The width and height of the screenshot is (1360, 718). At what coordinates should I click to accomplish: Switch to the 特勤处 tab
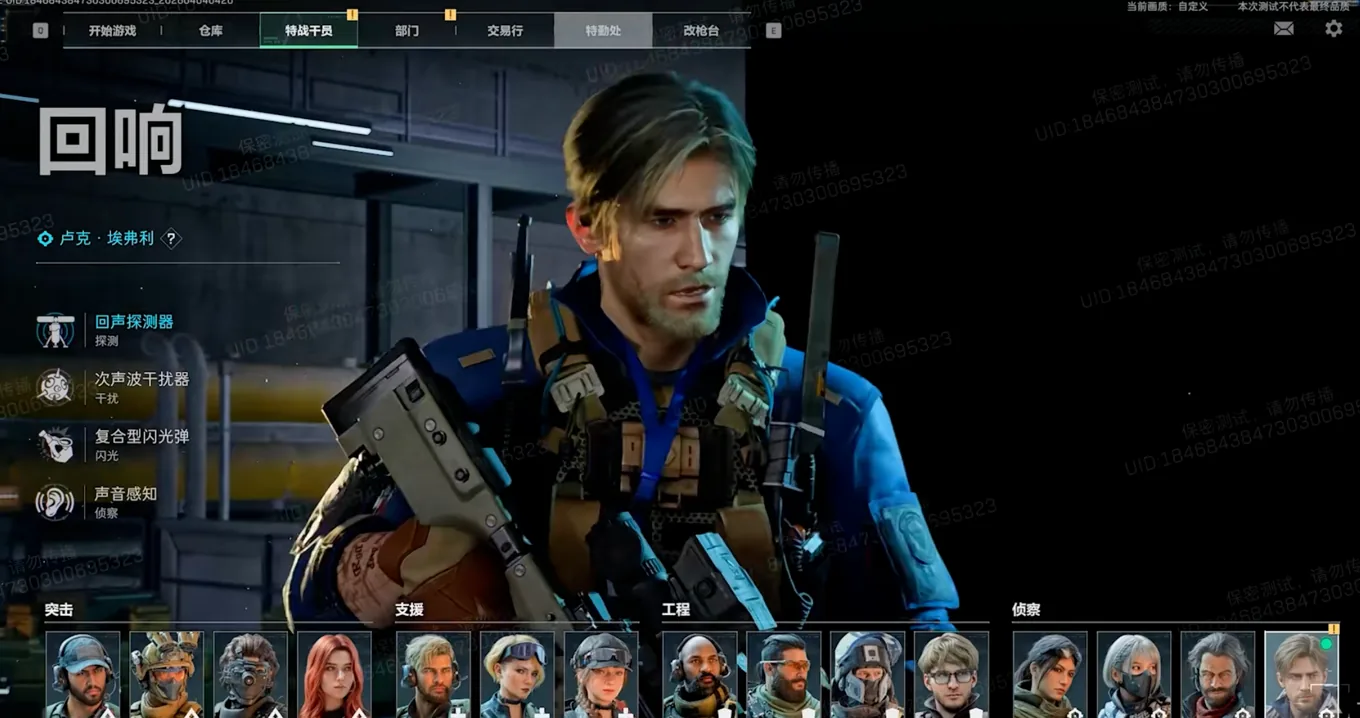pyautogui.click(x=603, y=31)
